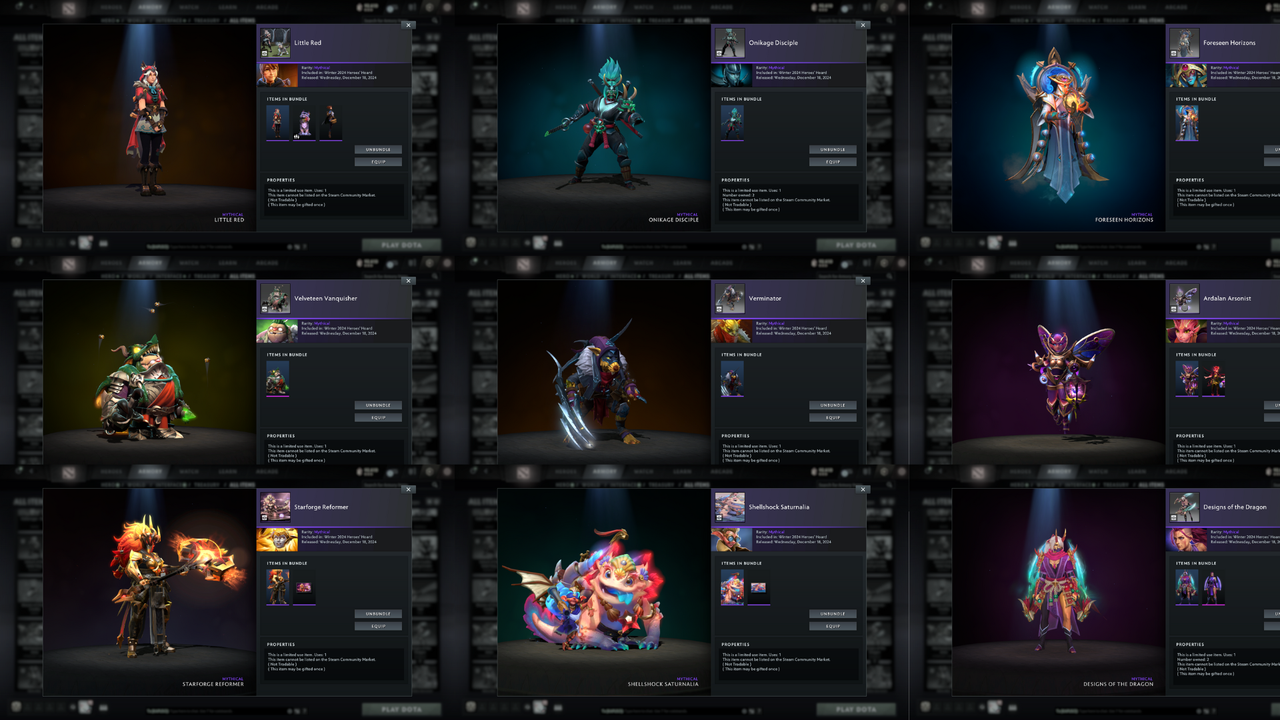Click the second Starforge Reformer item thumbnail
Image resolution: width=1280 pixels, height=720 pixels.
pos(304,587)
